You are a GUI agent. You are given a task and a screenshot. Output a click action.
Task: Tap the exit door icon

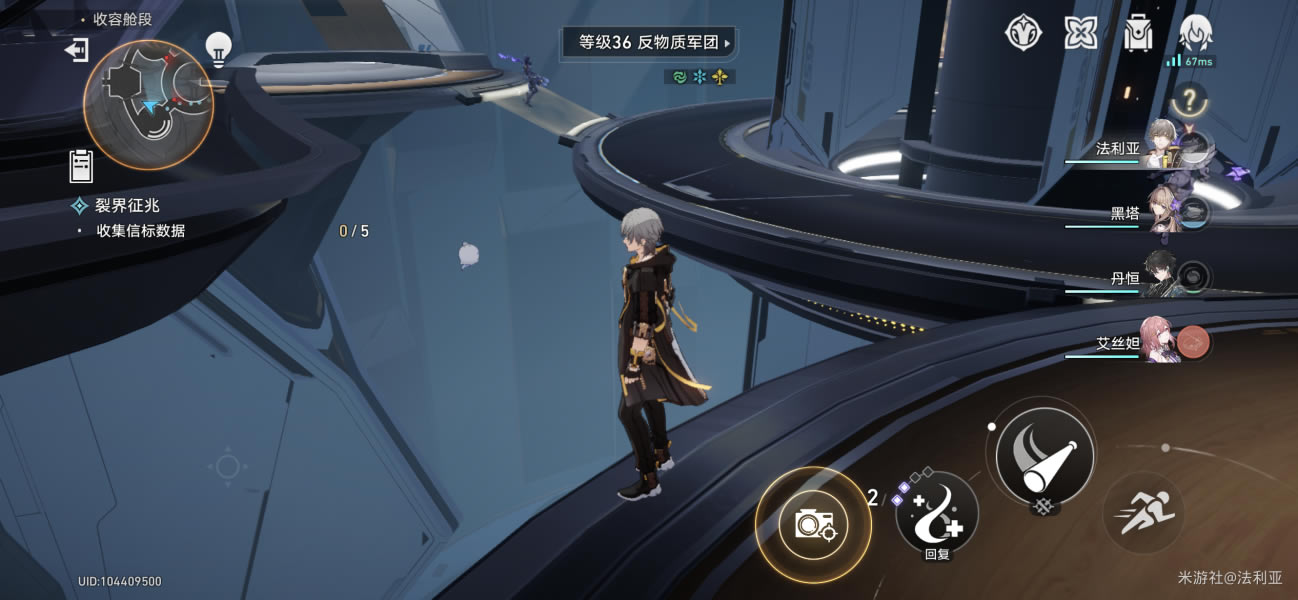[77, 49]
